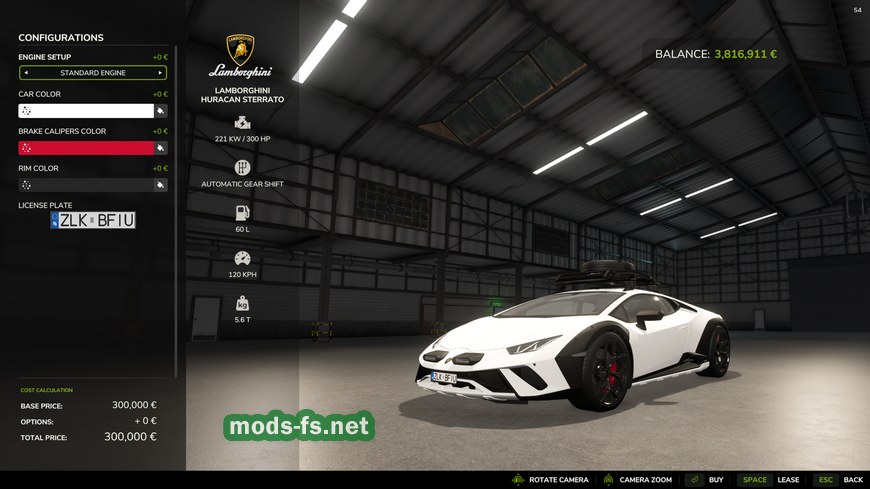Viewport: 870px width, 489px height.
Task: Click the paint bucket beside car color
Action: pos(160,111)
